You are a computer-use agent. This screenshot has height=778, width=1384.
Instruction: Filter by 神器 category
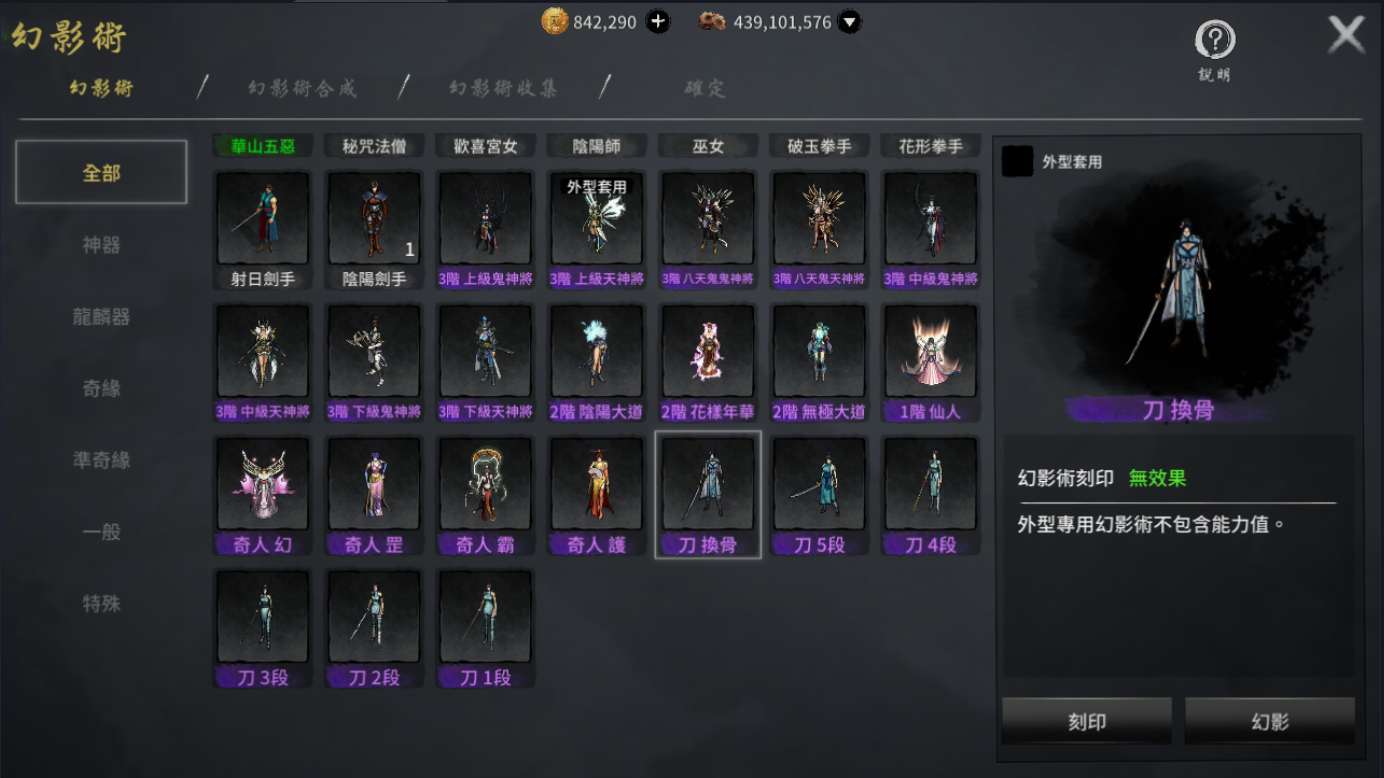[101, 245]
